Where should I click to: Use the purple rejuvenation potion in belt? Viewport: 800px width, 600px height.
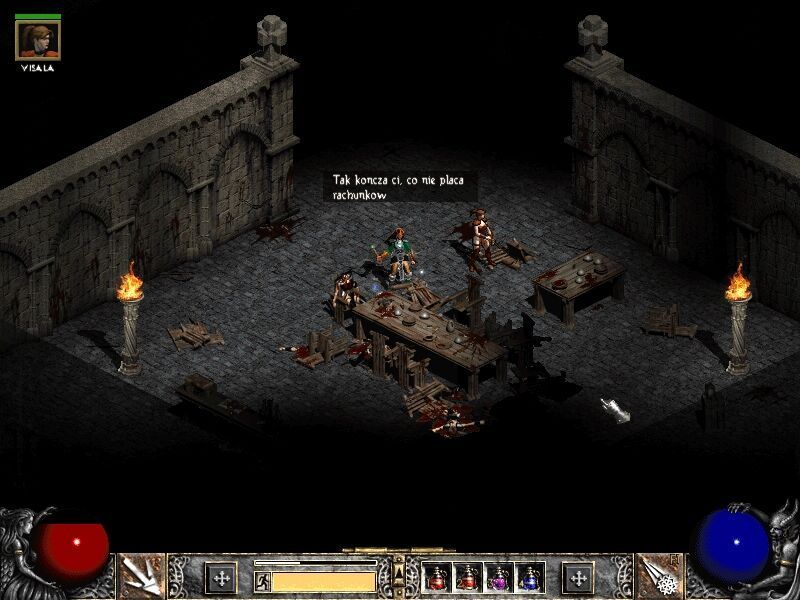[x=499, y=577]
